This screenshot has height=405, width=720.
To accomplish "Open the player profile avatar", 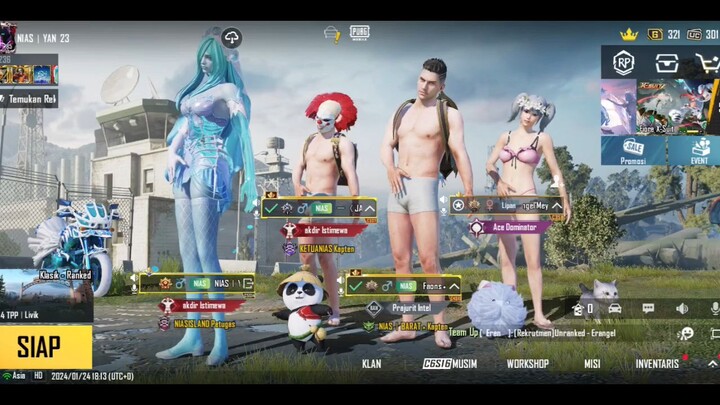I will [x=7, y=37].
